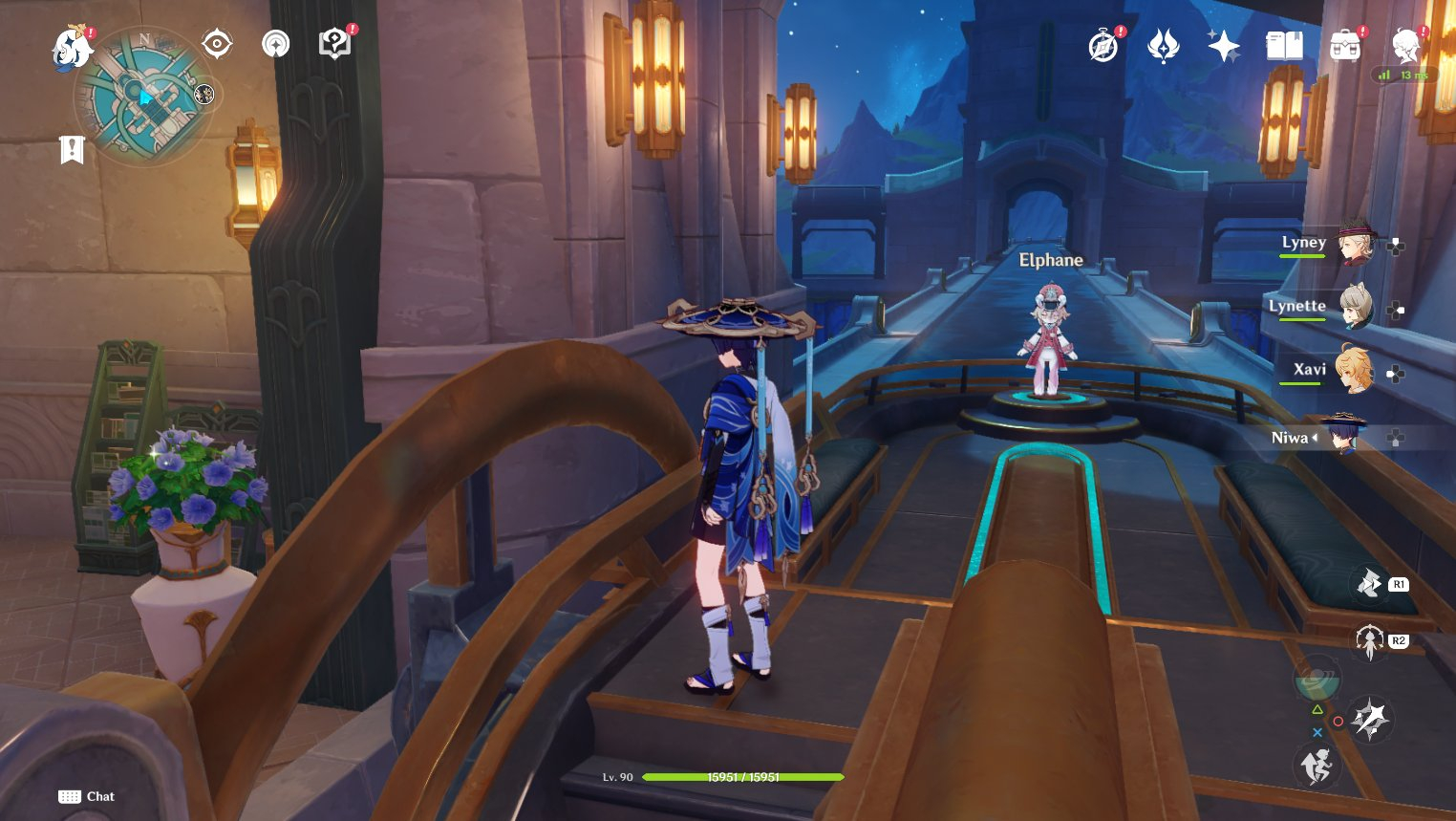Activate the Elemental Burst figure icon
Image resolution: width=1456 pixels, height=821 pixels.
(x=1370, y=641)
